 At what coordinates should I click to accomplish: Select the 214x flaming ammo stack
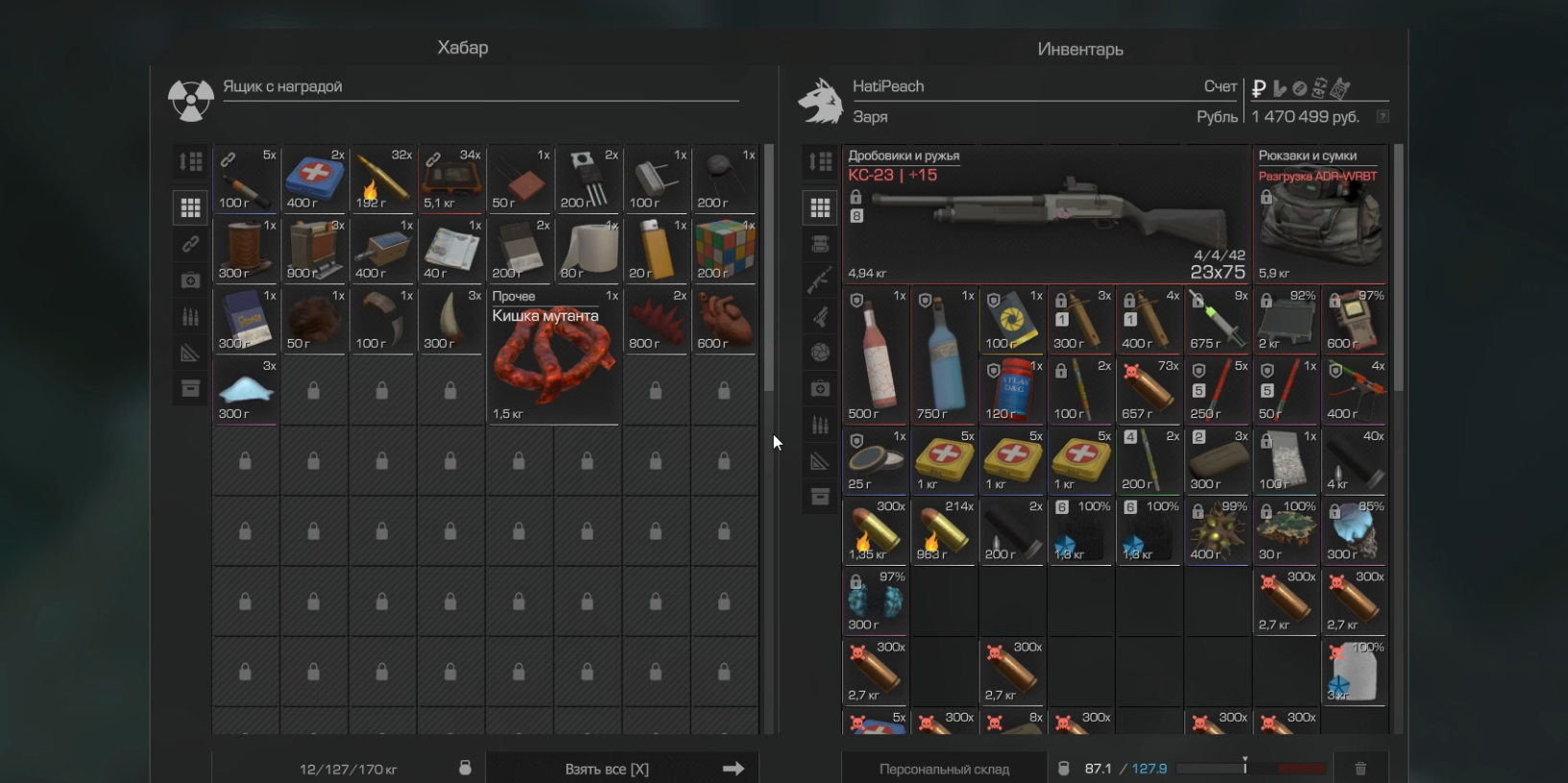pos(944,530)
